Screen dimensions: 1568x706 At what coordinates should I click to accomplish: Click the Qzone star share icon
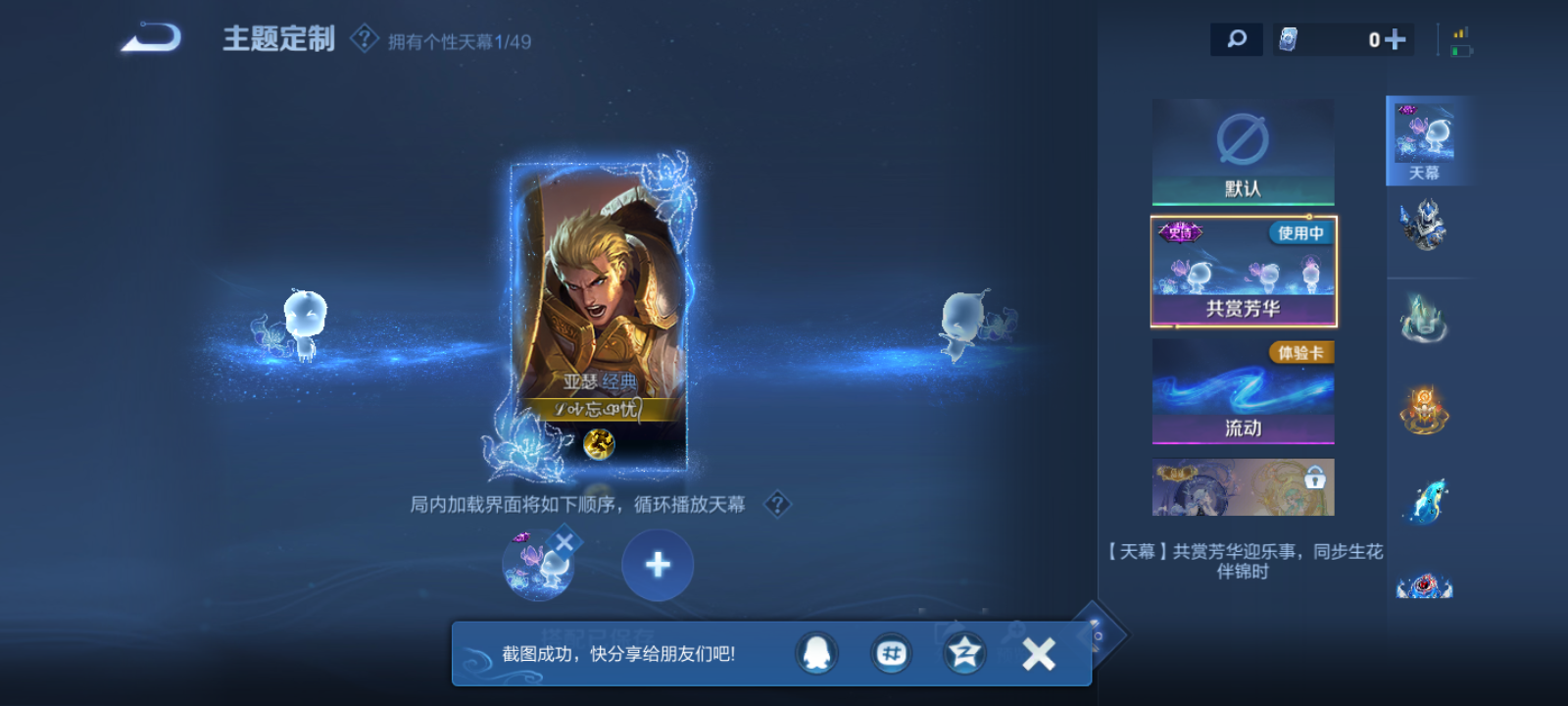point(963,652)
